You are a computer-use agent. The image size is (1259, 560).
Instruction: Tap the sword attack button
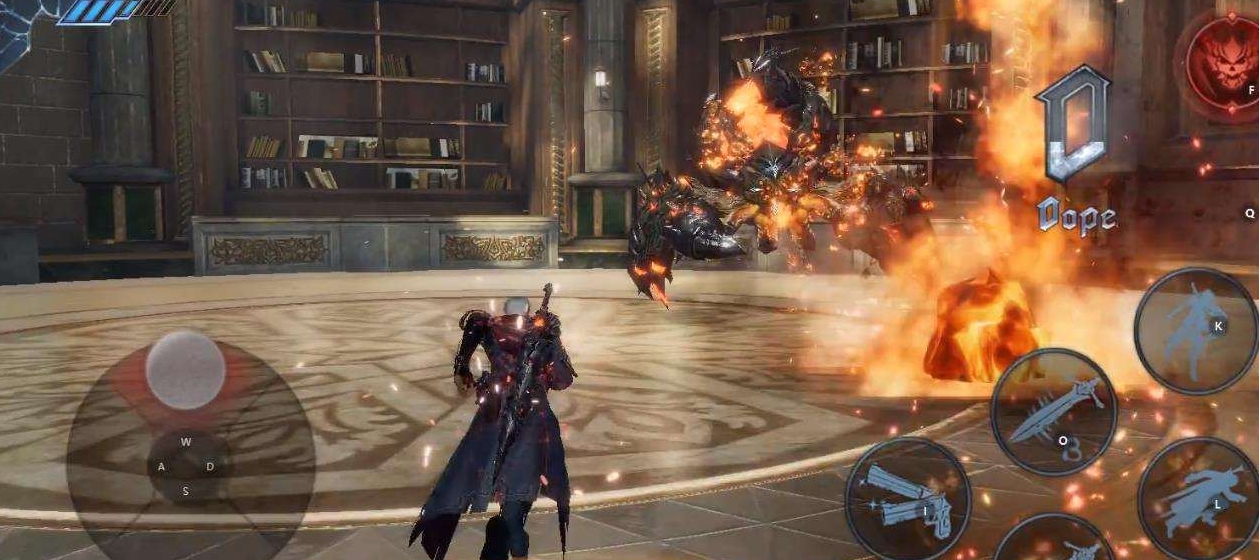tap(1053, 411)
